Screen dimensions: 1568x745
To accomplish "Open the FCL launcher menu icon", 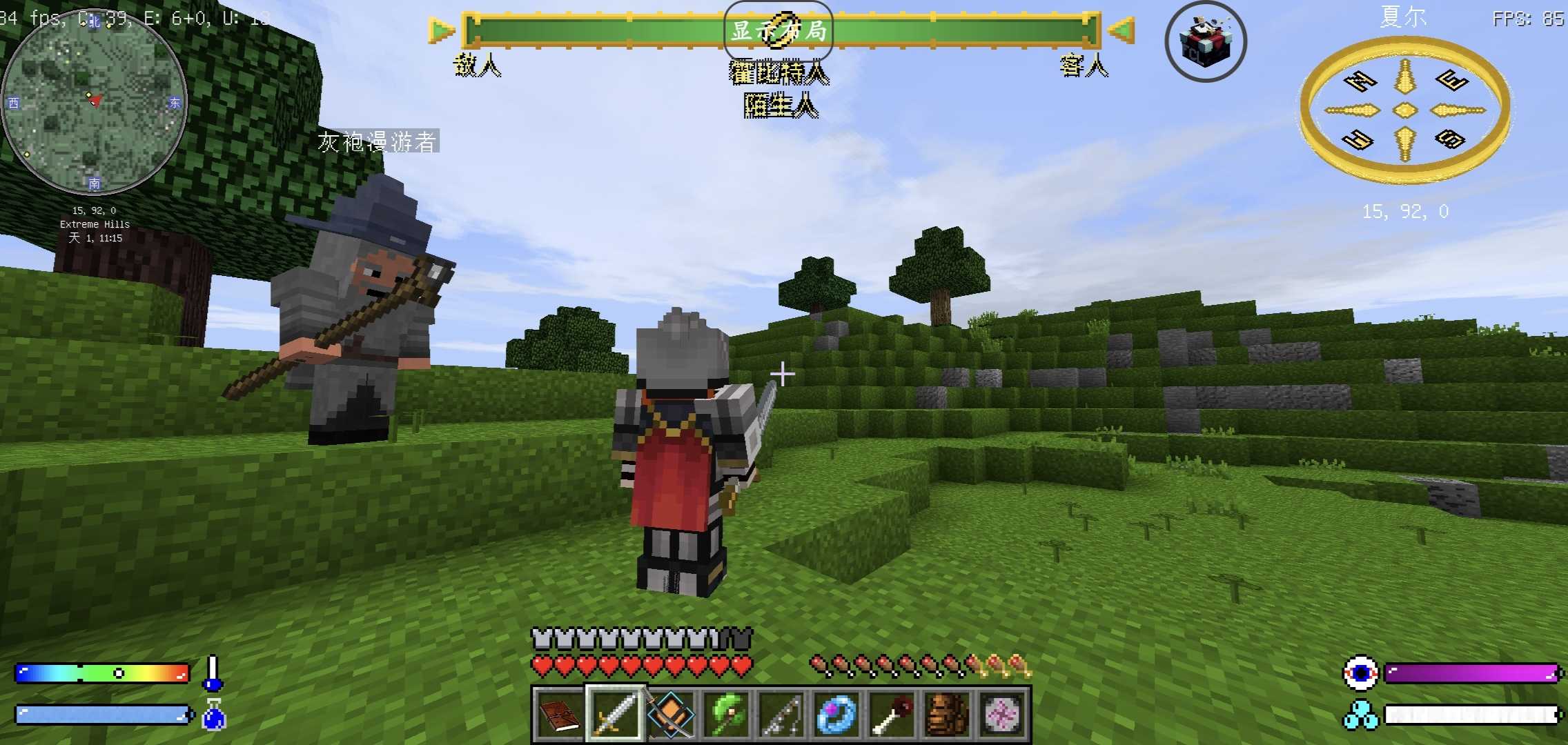I will [1205, 41].
